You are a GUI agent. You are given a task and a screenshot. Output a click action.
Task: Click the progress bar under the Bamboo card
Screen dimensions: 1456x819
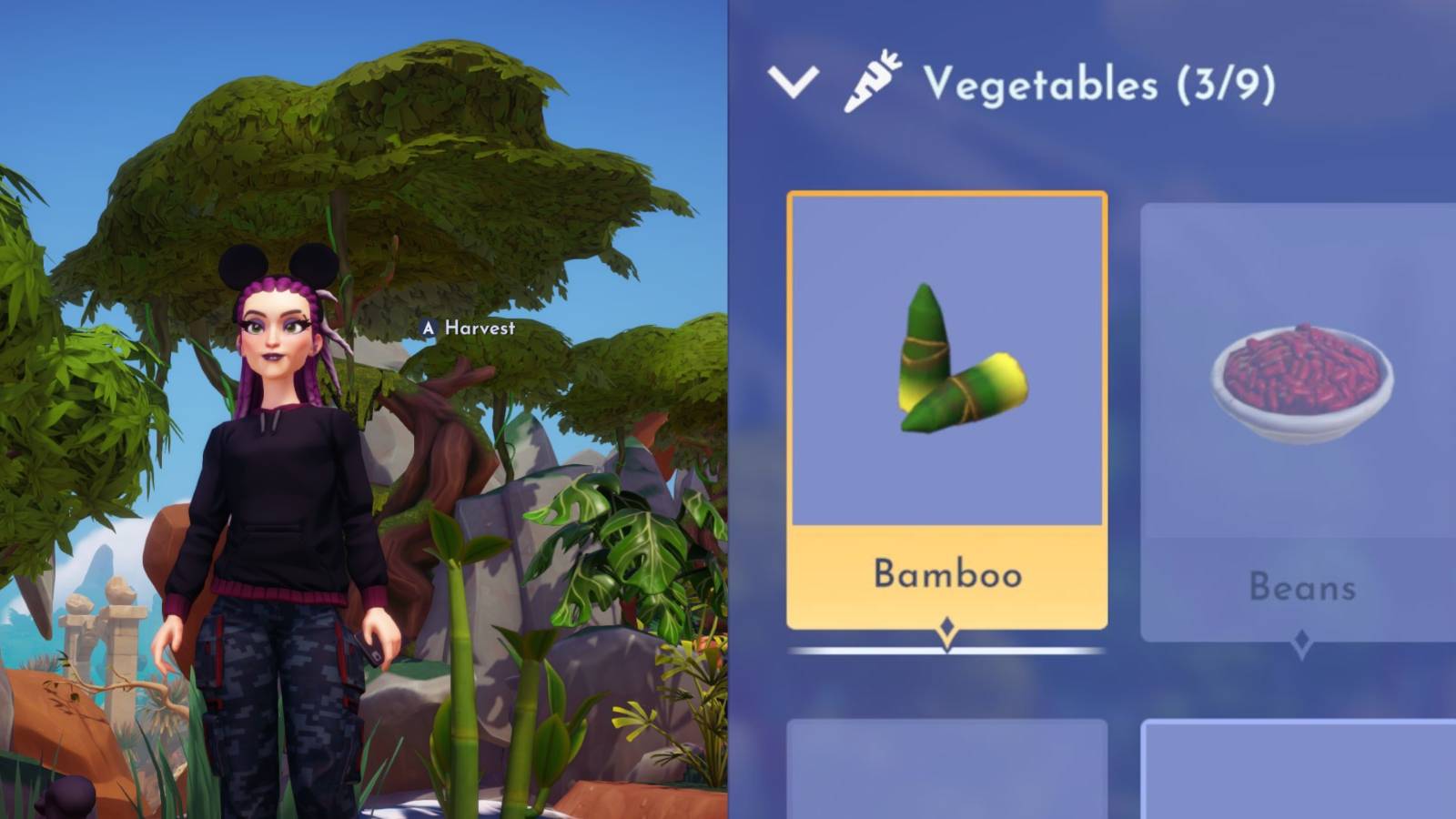click(948, 650)
